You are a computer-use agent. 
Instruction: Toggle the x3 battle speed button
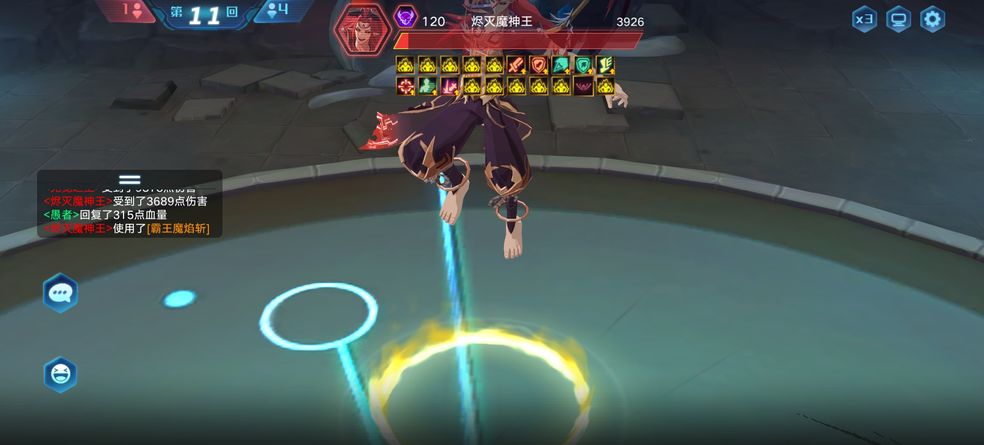864,19
